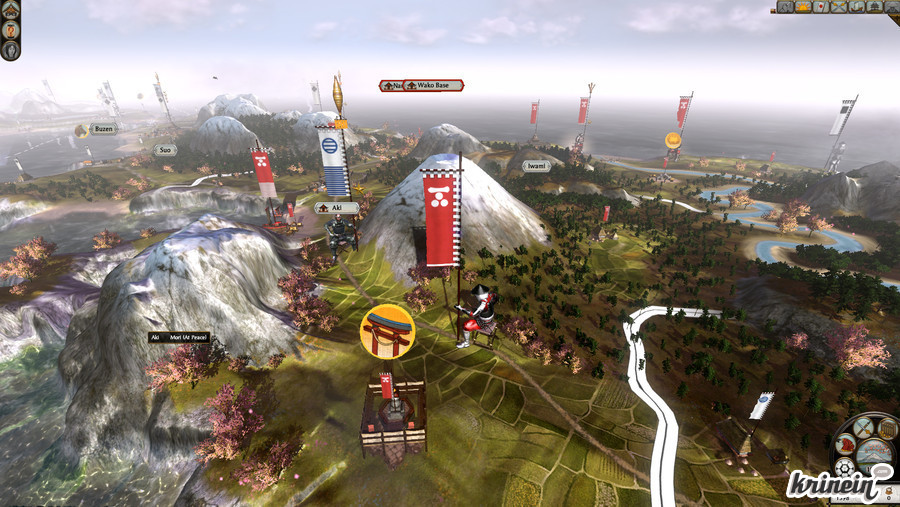Click the torii gate shrine marker
This screenshot has height=507, width=900.
387,331
